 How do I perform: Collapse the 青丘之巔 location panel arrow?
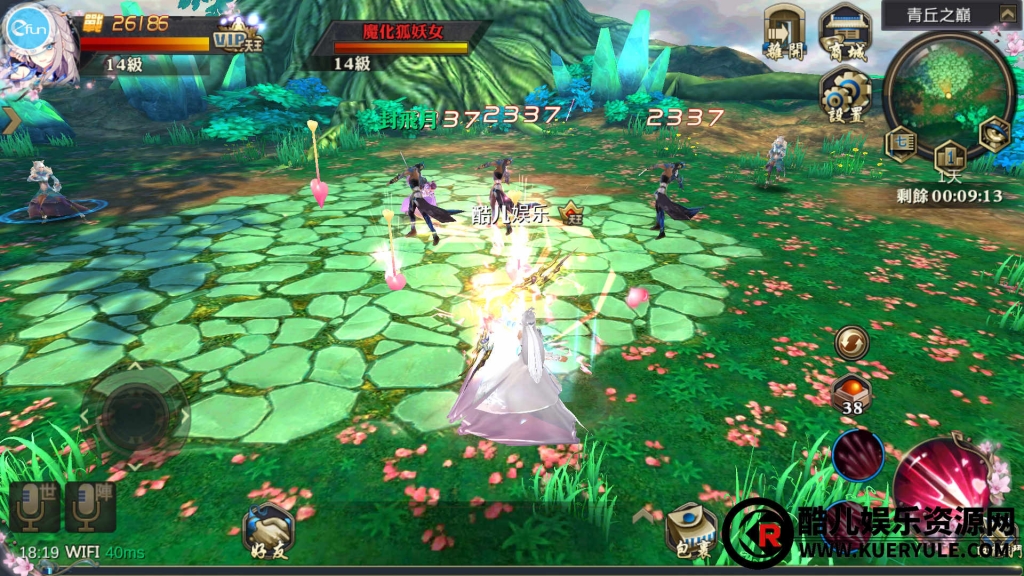1006,14
